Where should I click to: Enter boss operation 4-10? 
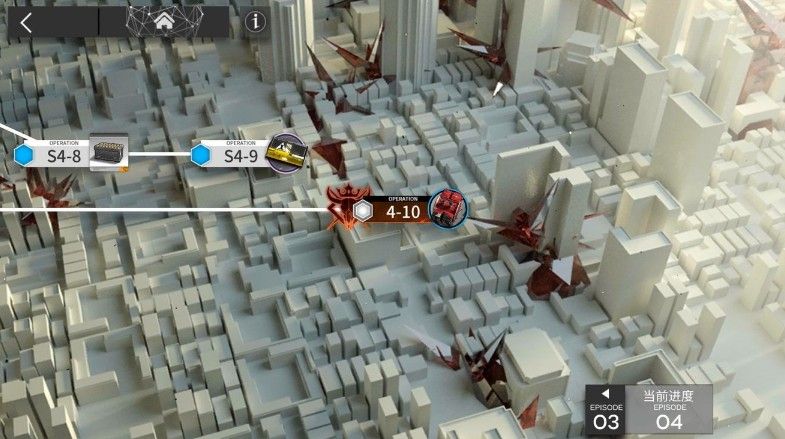(x=402, y=211)
